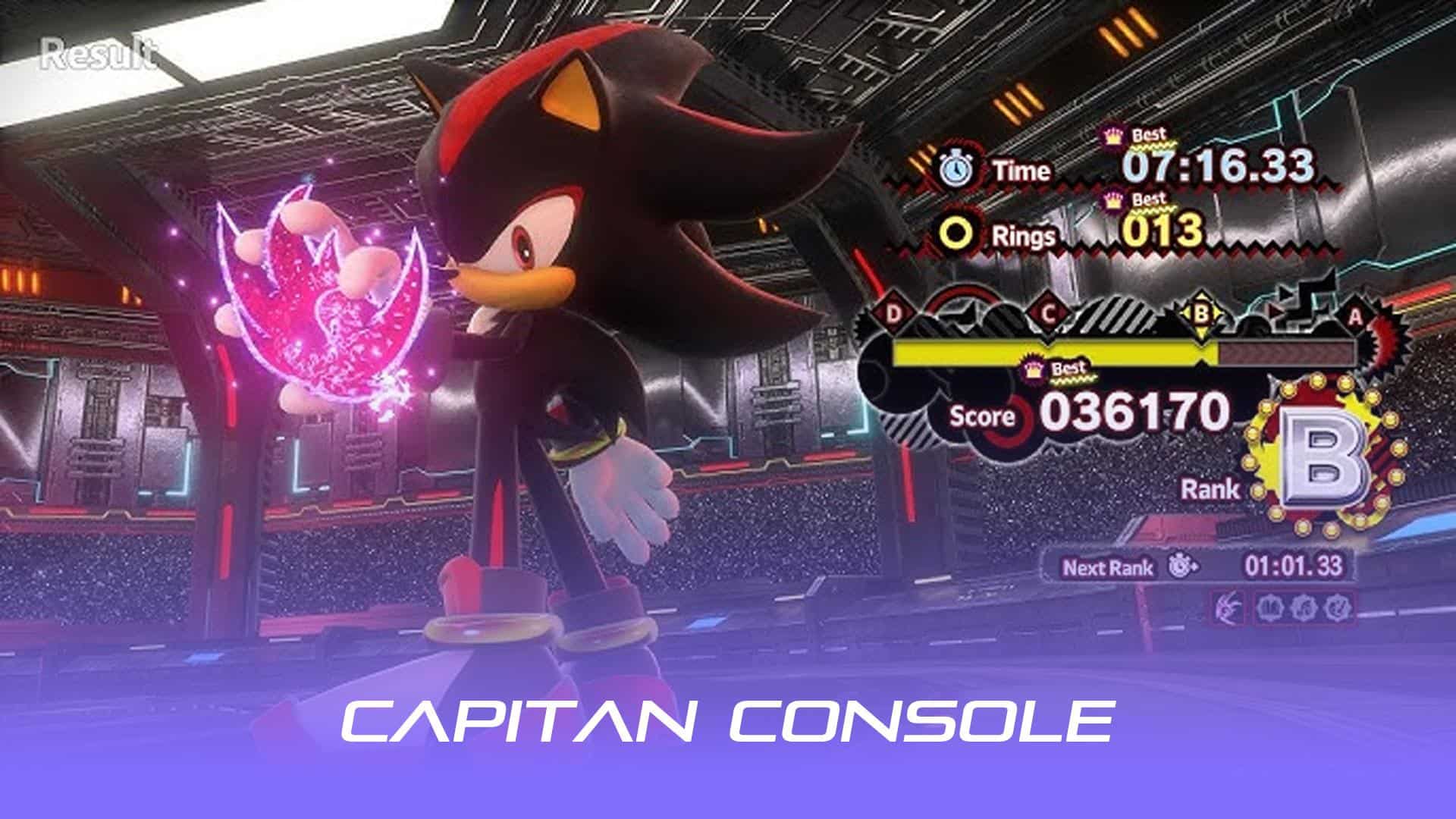Toggle the C rank diamond marker

[x=1048, y=312]
